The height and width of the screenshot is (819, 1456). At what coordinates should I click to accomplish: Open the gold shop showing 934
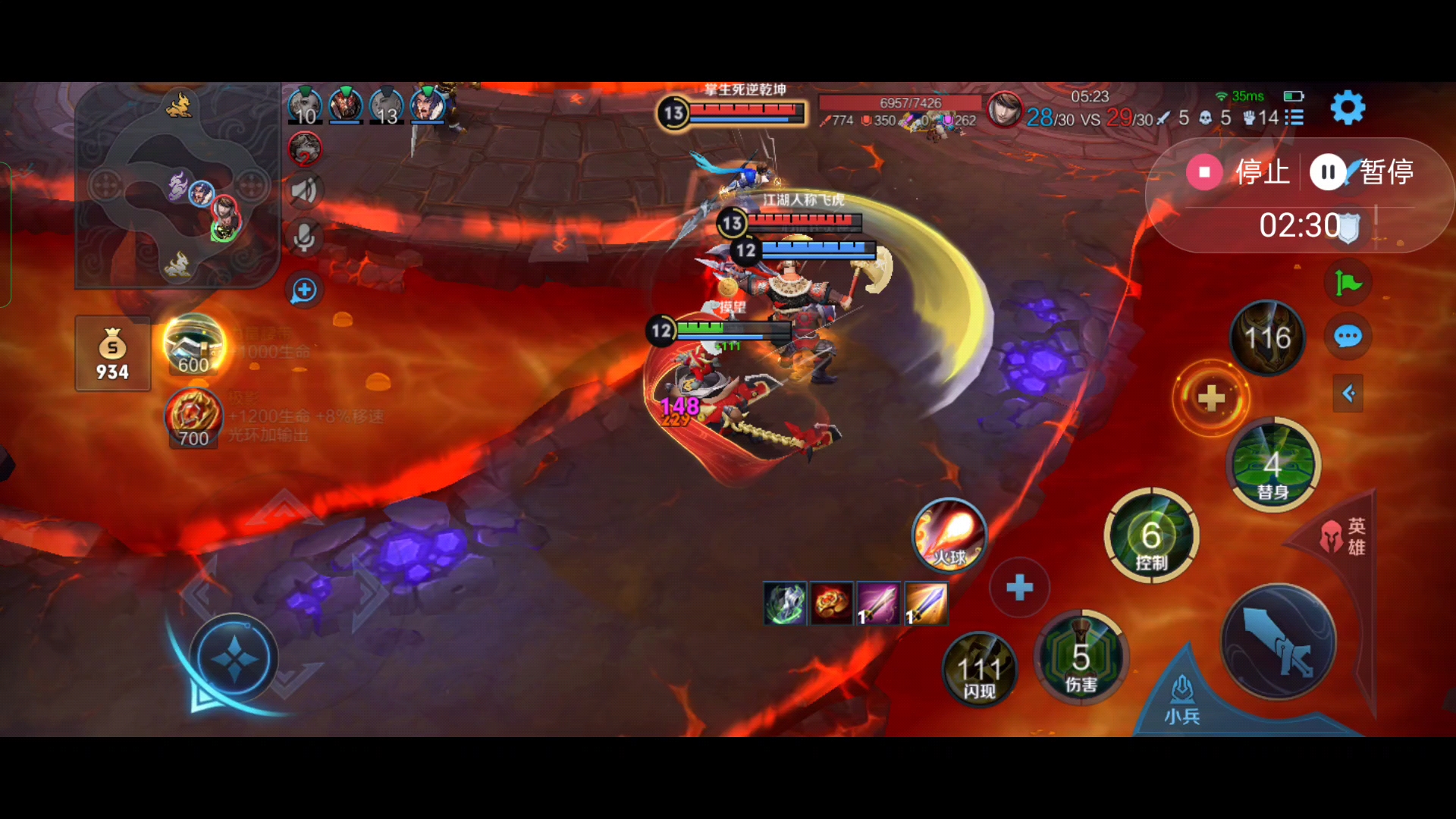point(112,354)
